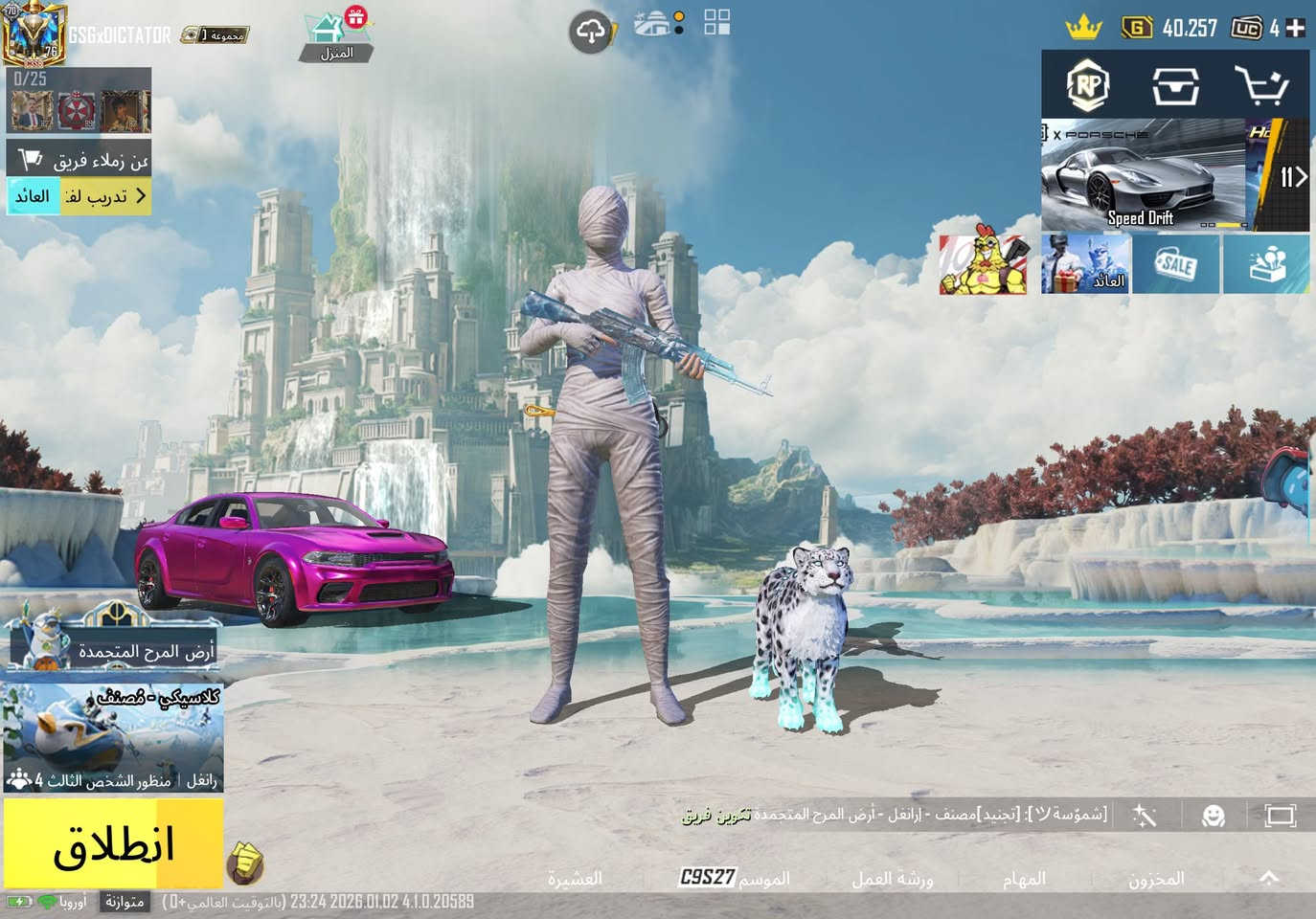Open the SALE event tile

(x=1175, y=264)
